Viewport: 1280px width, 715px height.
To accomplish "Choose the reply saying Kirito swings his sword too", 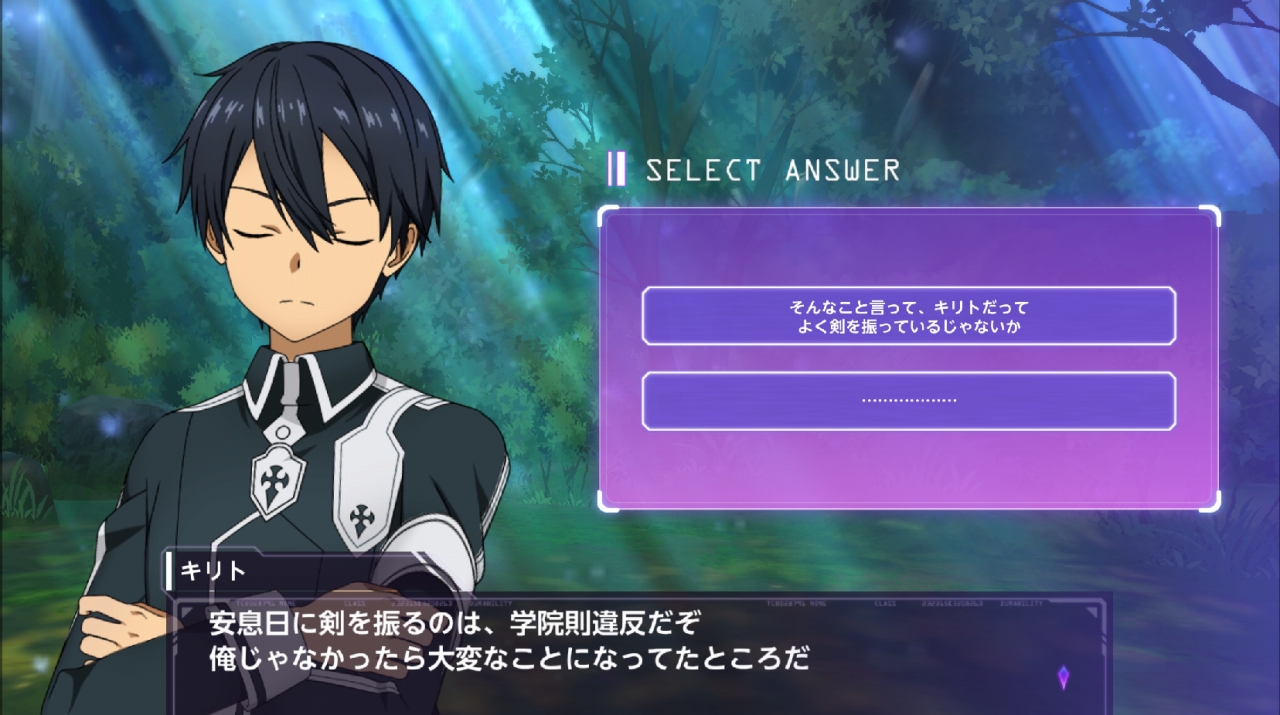I will pos(908,316).
